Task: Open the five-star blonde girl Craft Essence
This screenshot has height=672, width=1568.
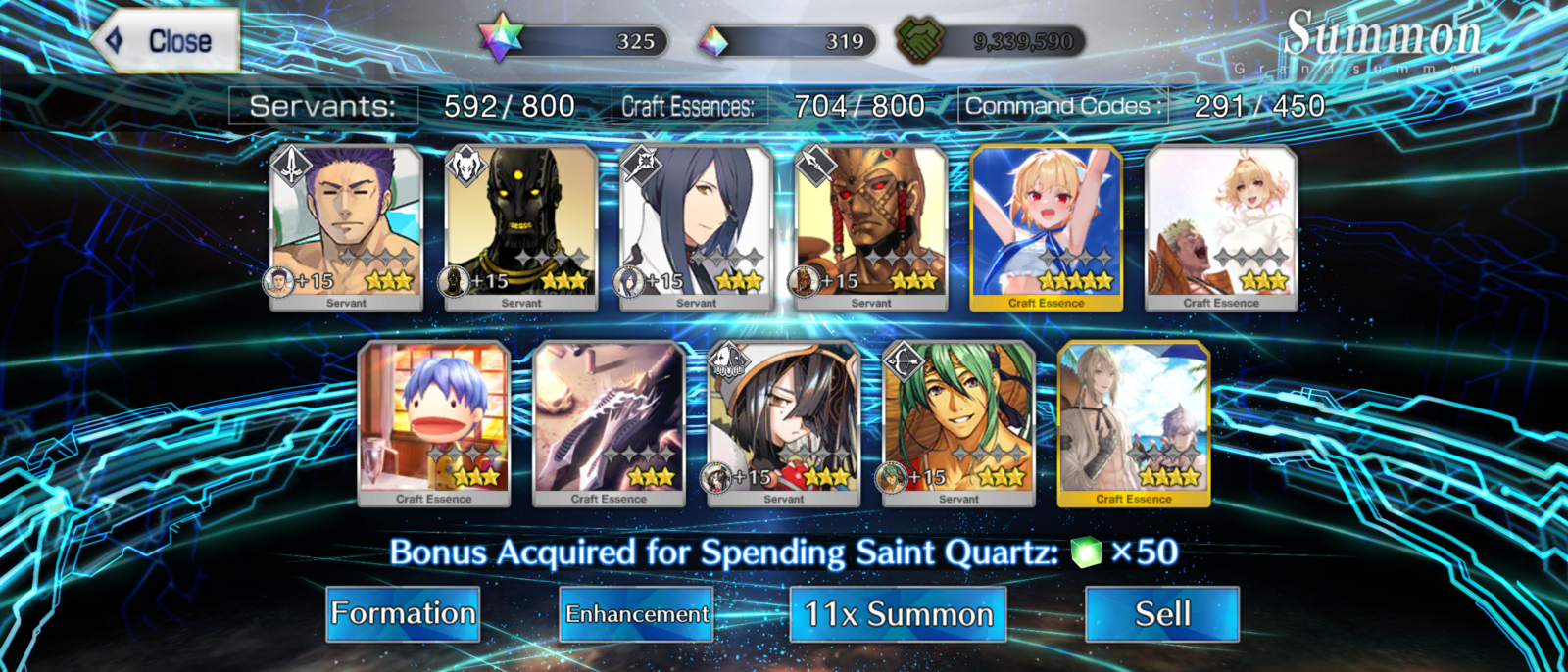Action: point(1047,227)
